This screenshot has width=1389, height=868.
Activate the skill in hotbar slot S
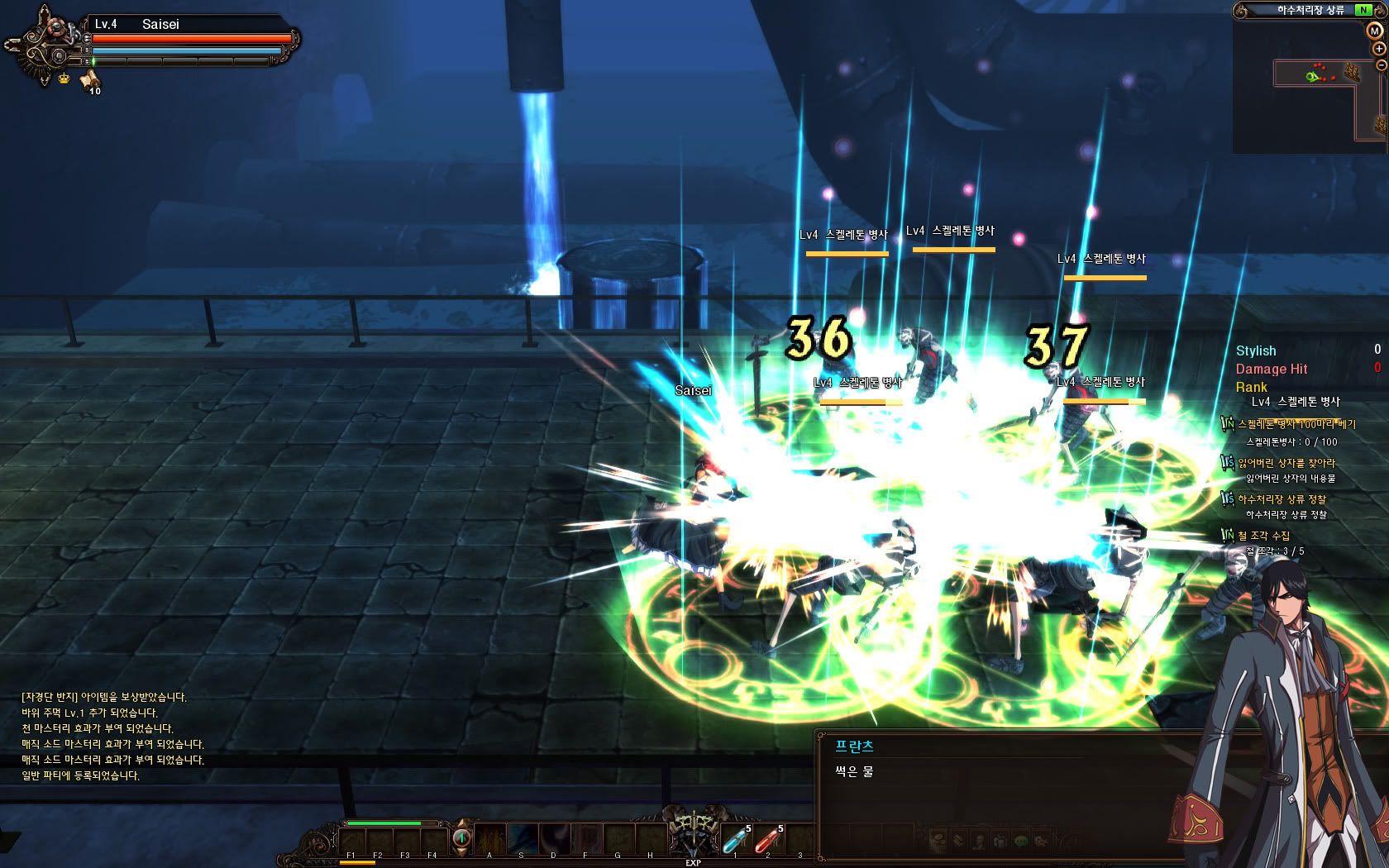(x=522, y=838)
